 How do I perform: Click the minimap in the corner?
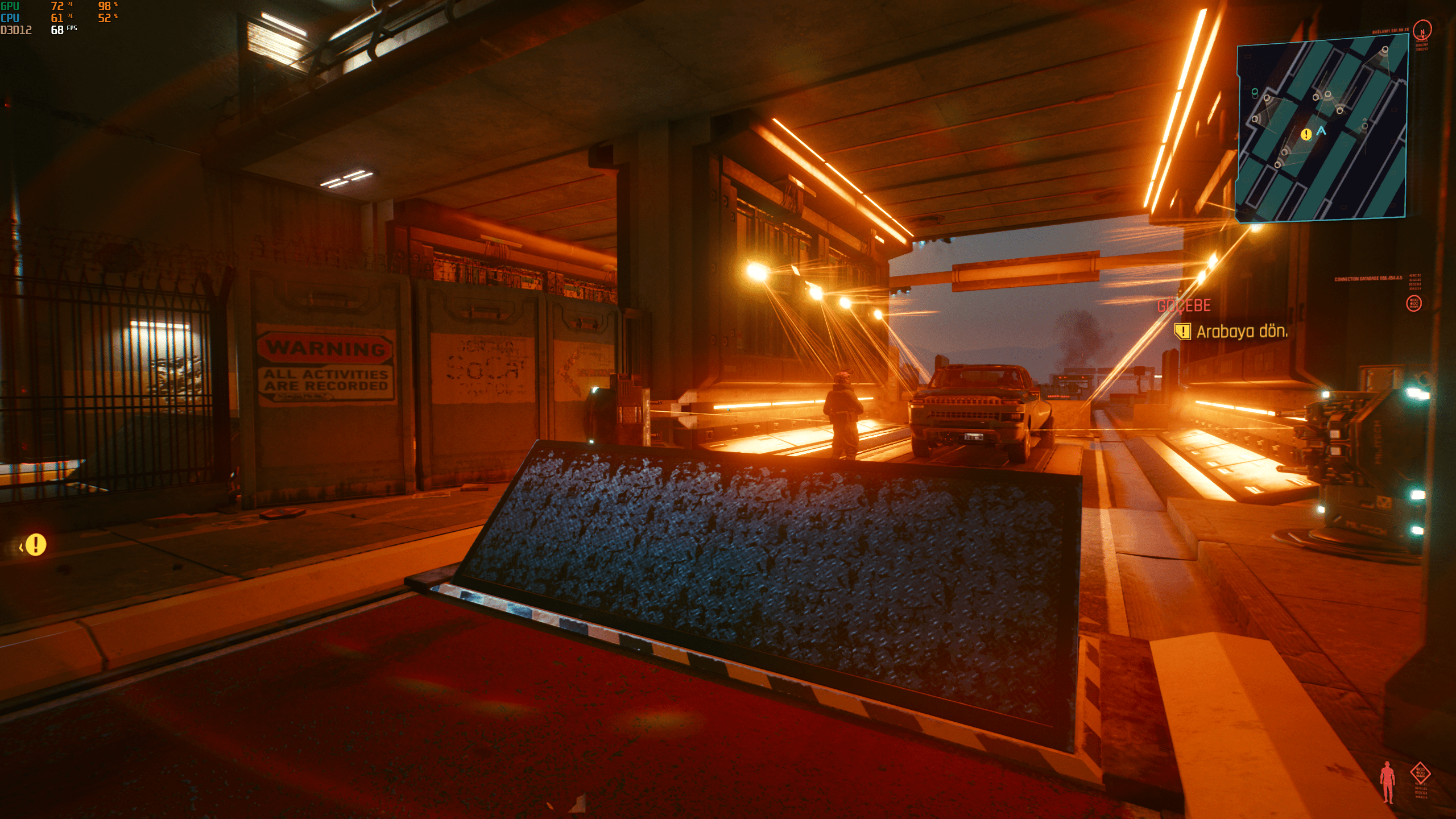tap(1322, 129)
